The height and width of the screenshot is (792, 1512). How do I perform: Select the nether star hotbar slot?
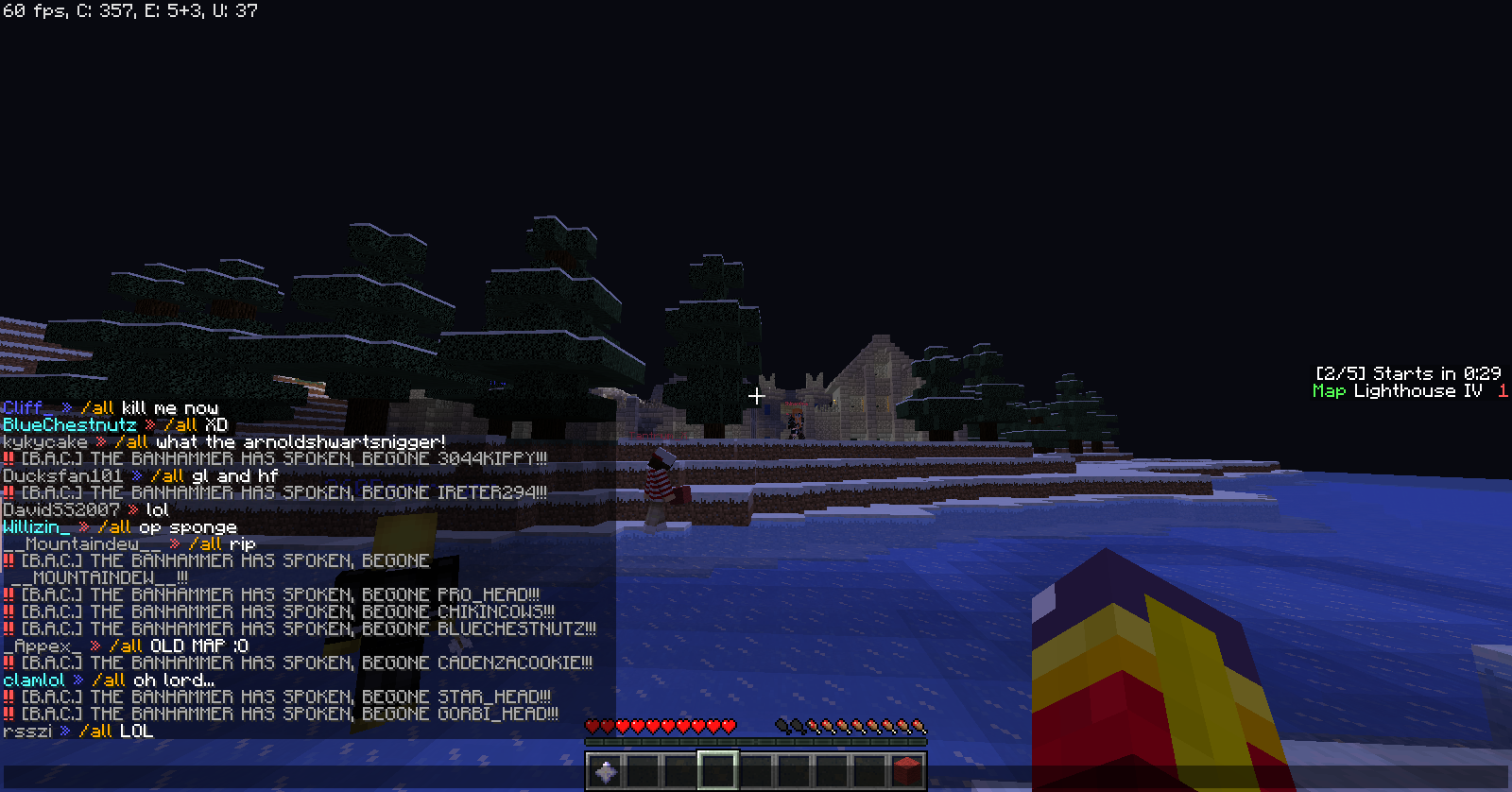605,771
